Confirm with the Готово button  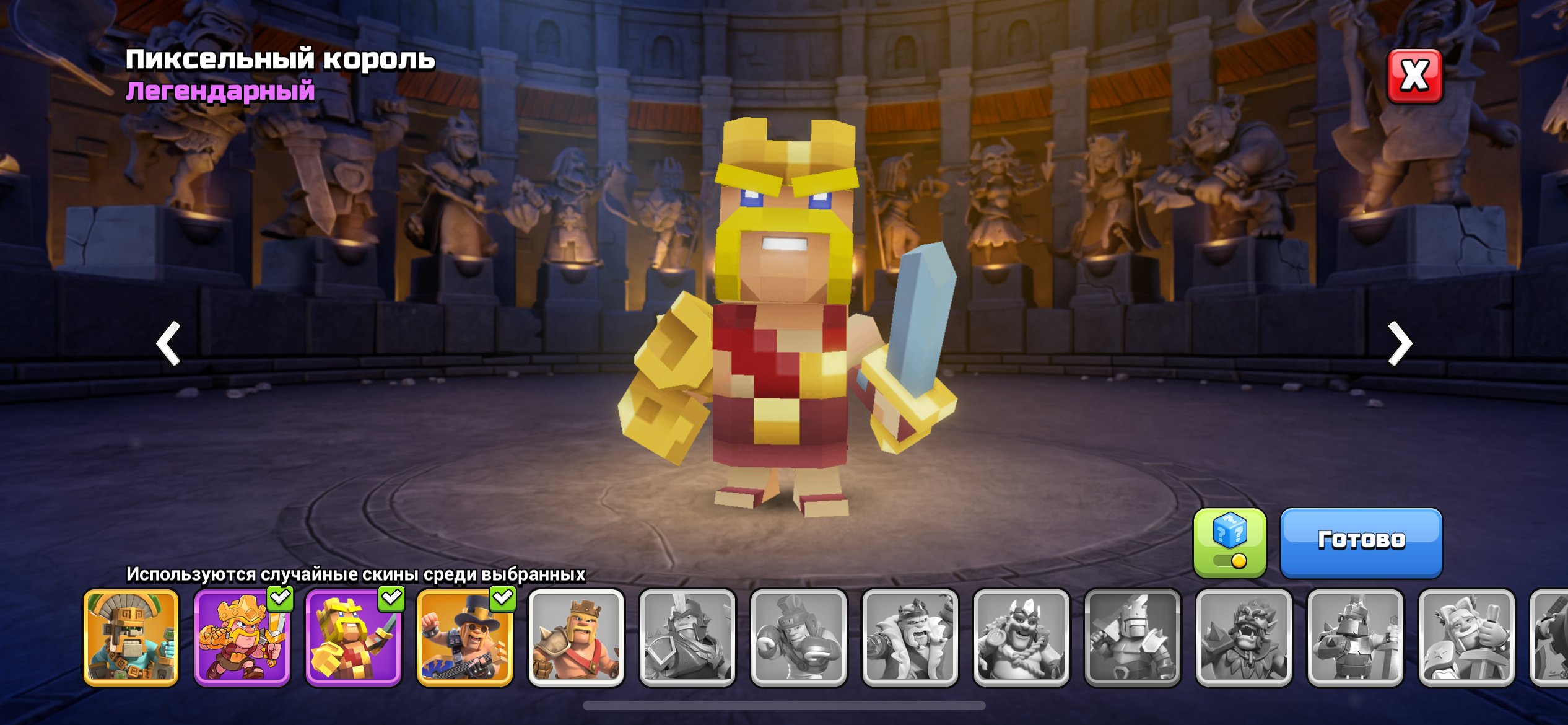coord(1361,542)
